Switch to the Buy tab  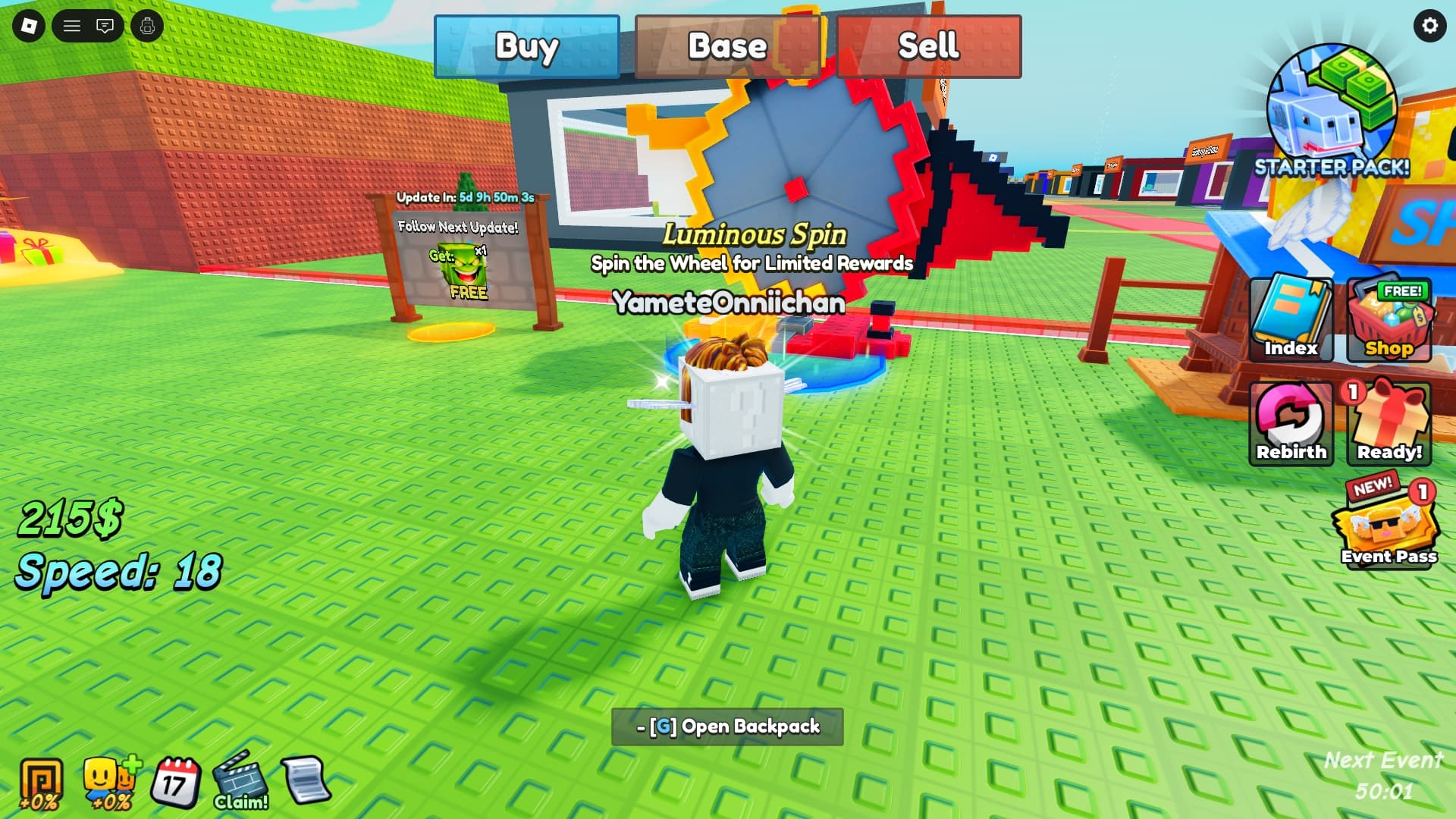[x=527, y=47]
